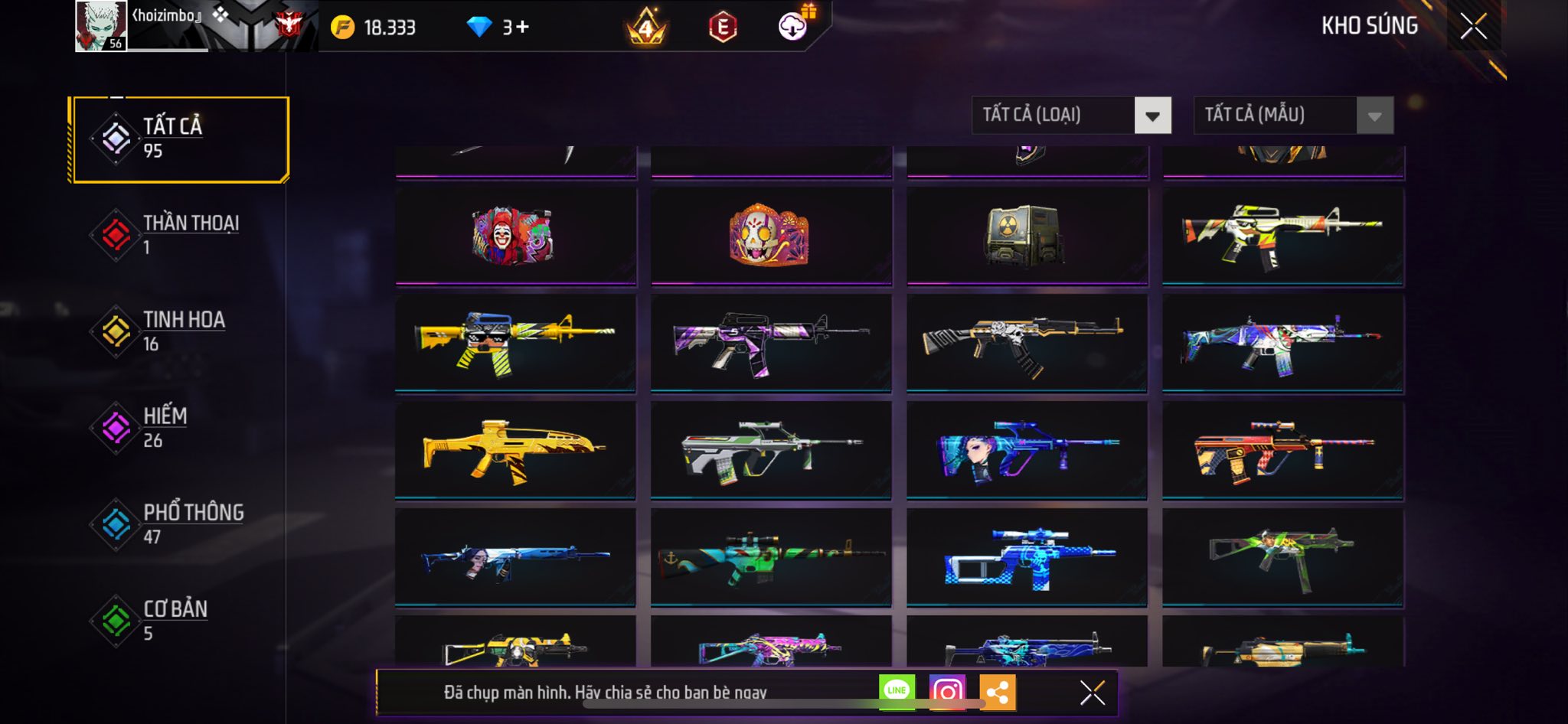The image size is (1568, 724).
Task: Share the screenshot to Instagram
Action: 947,692
